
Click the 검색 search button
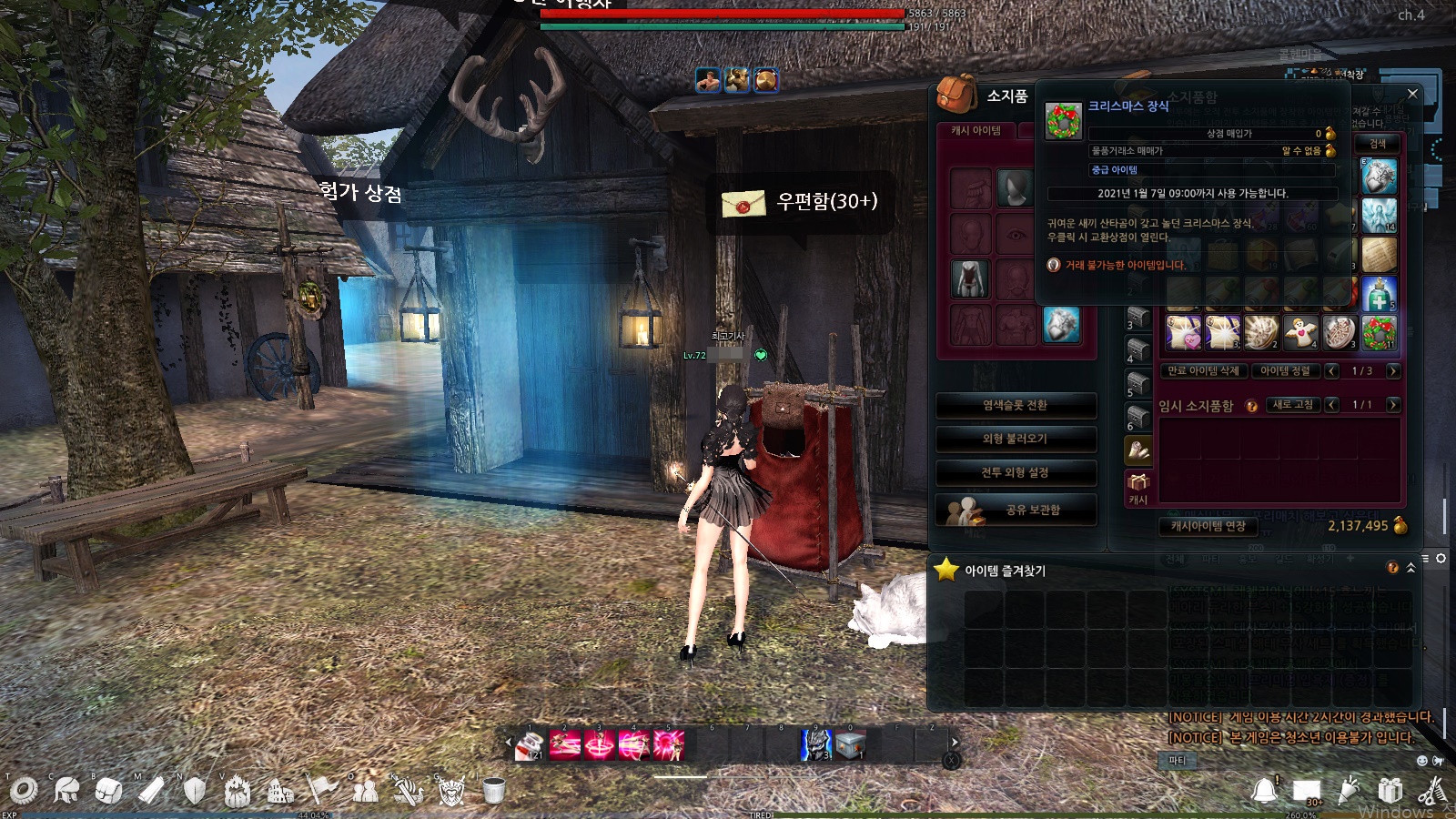point(1378,144)
